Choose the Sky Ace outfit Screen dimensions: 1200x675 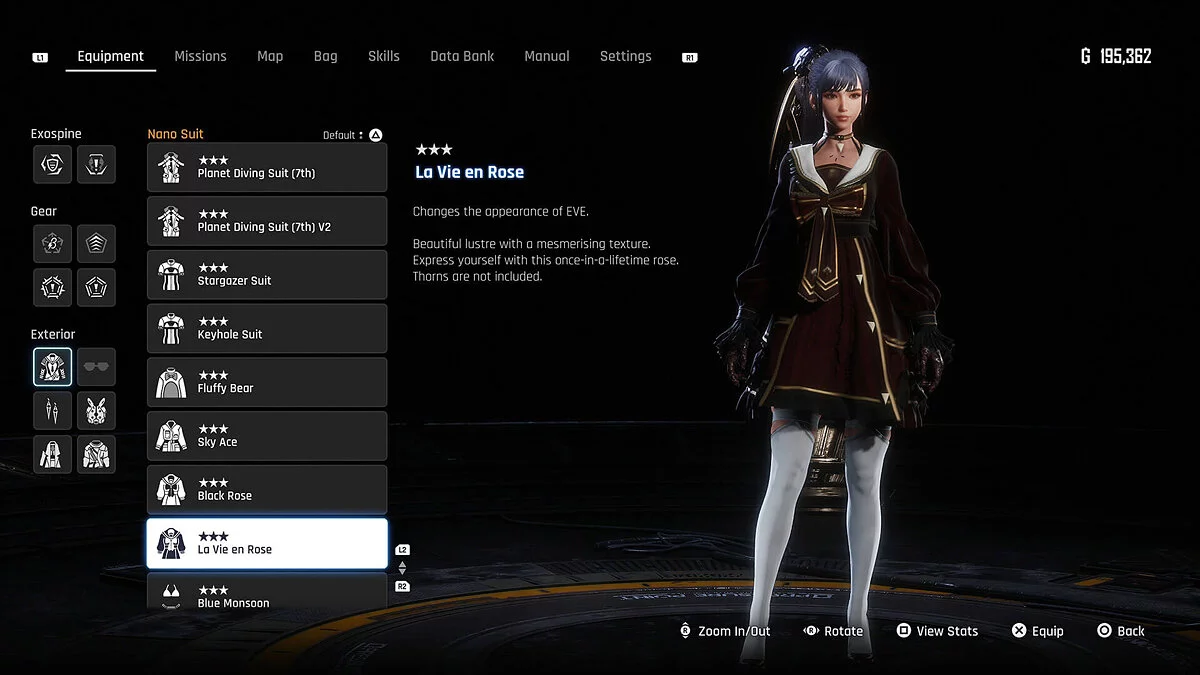[x=267, y=436]
